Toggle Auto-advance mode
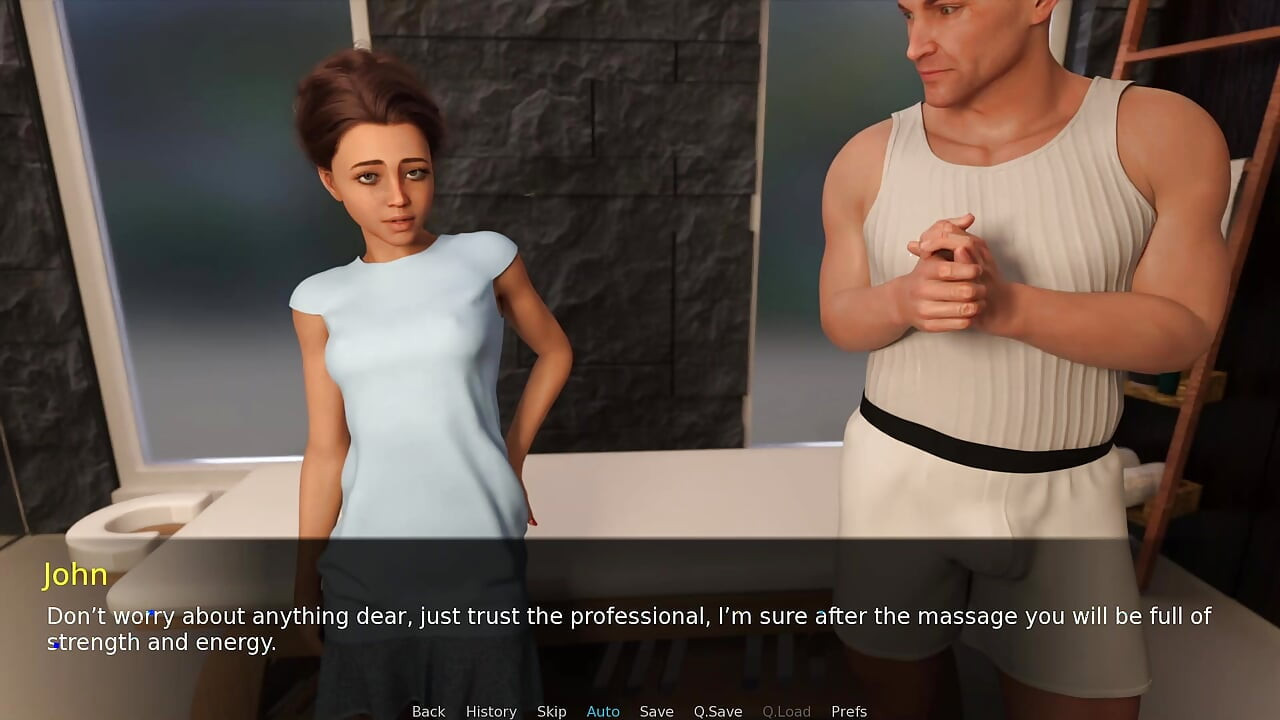 click(x=603, y=711)
